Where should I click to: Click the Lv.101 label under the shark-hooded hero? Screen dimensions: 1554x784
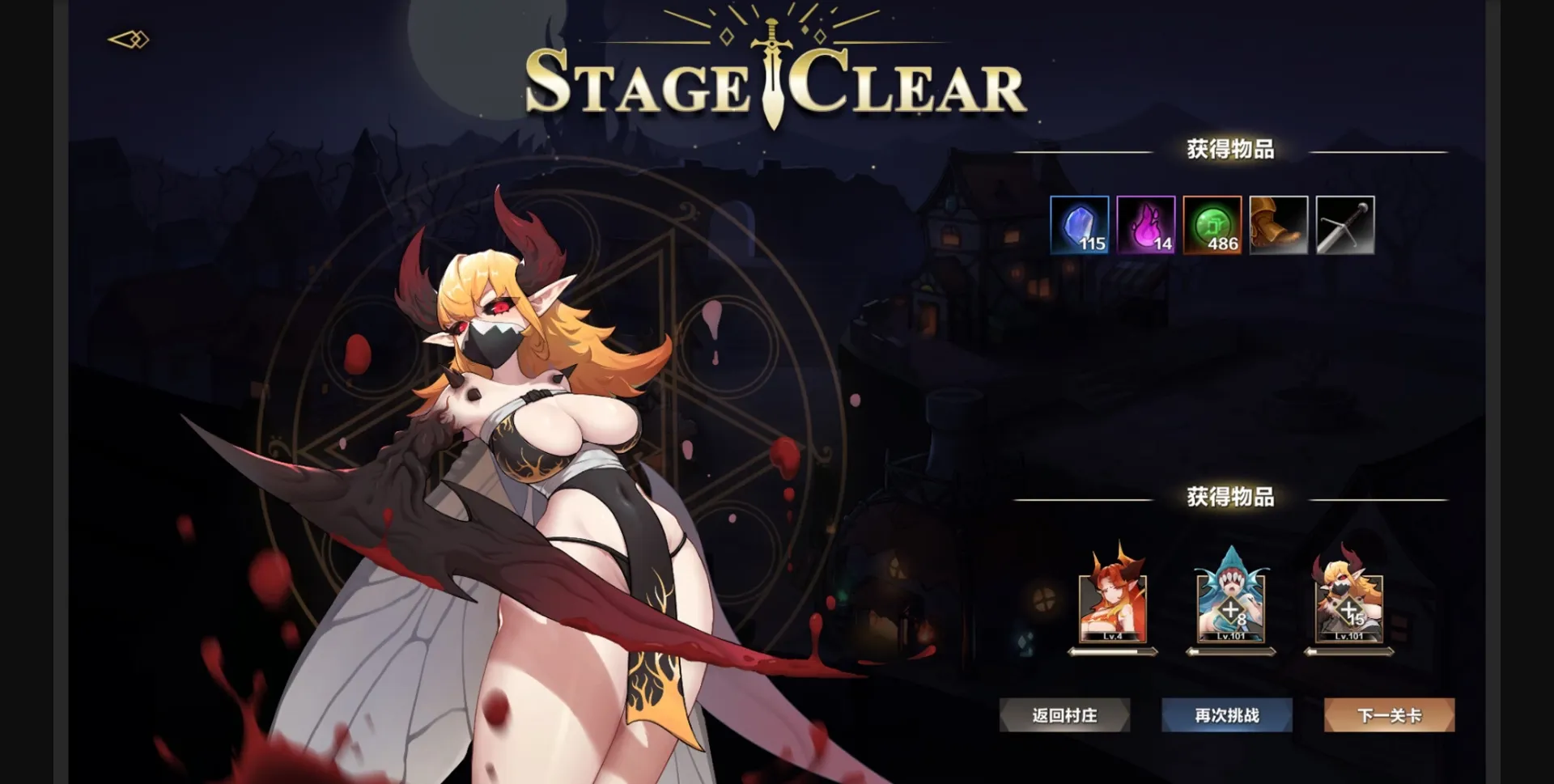[x=1229, y=636]
